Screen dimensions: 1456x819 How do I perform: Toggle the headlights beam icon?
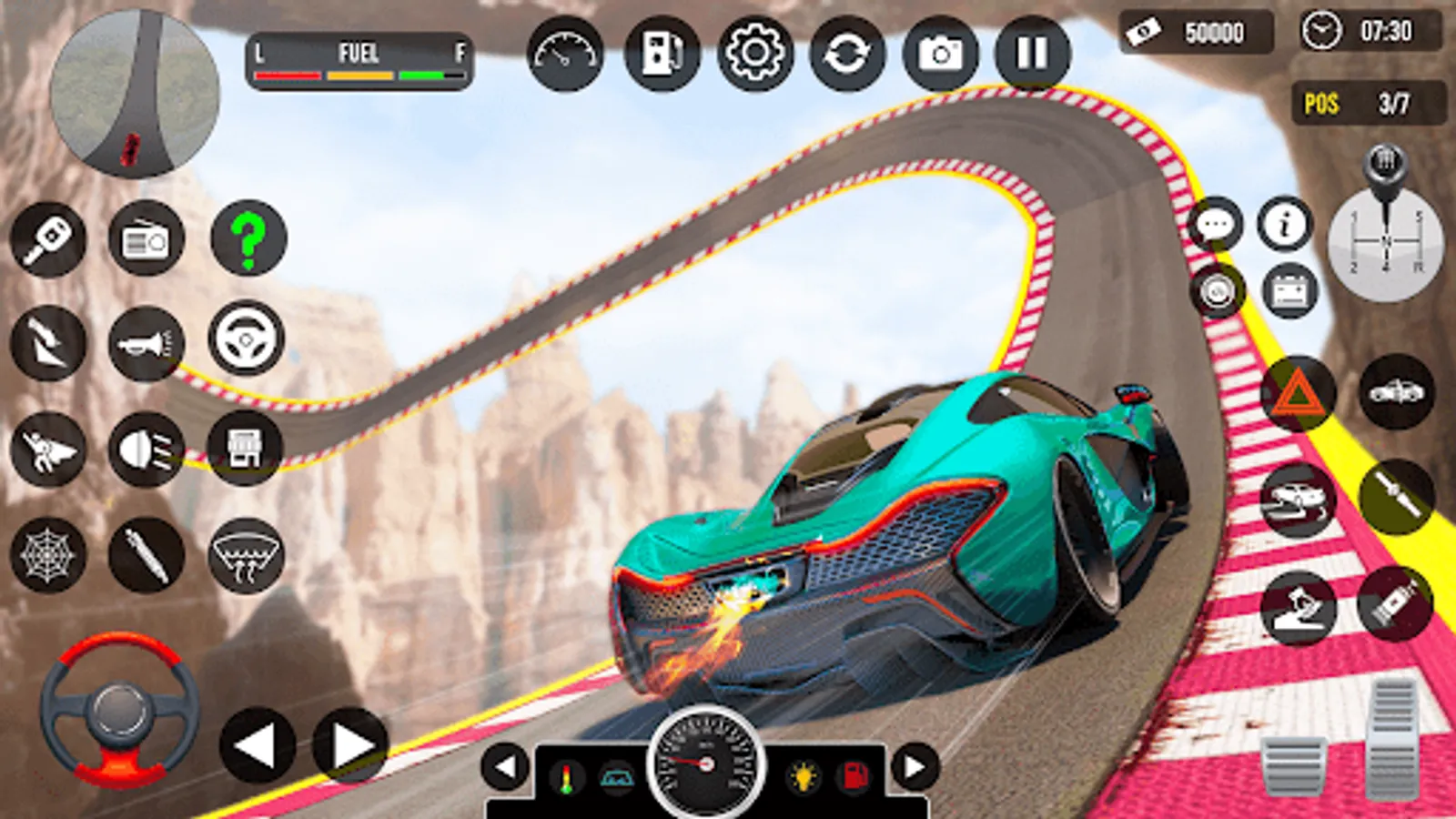[x=146, y=449]
